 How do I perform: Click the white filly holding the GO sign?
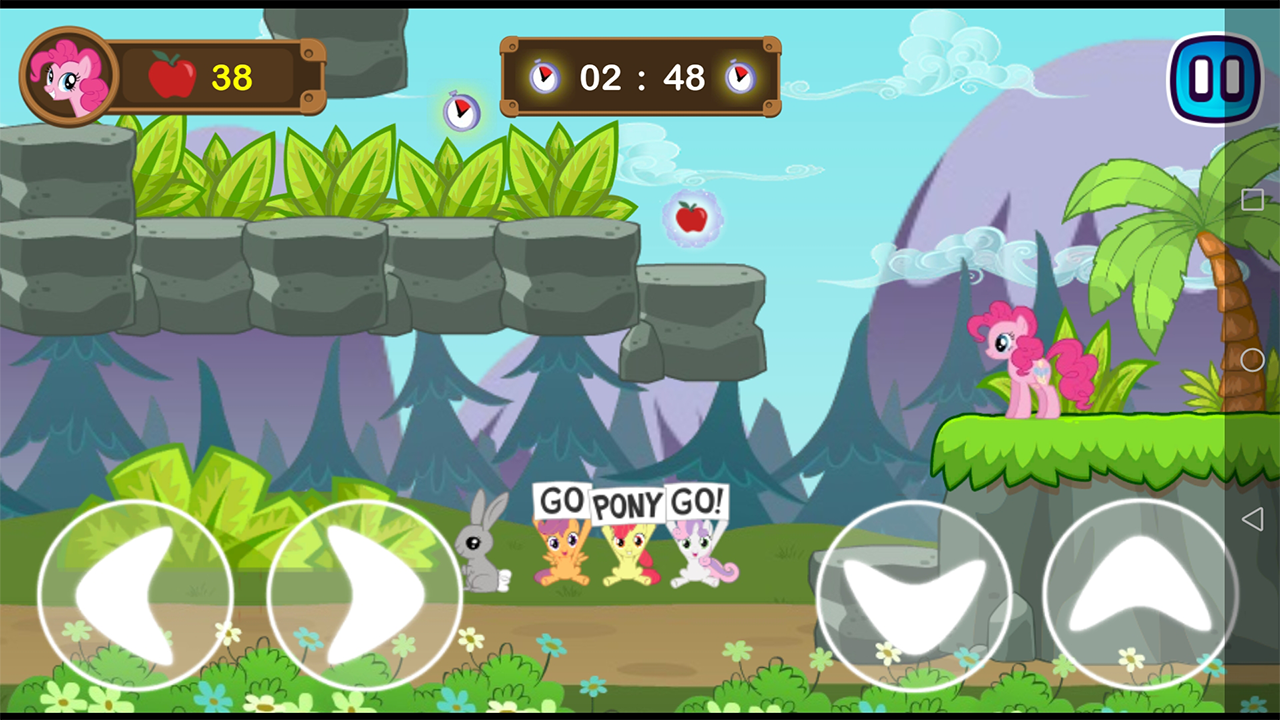pos(700,555)
